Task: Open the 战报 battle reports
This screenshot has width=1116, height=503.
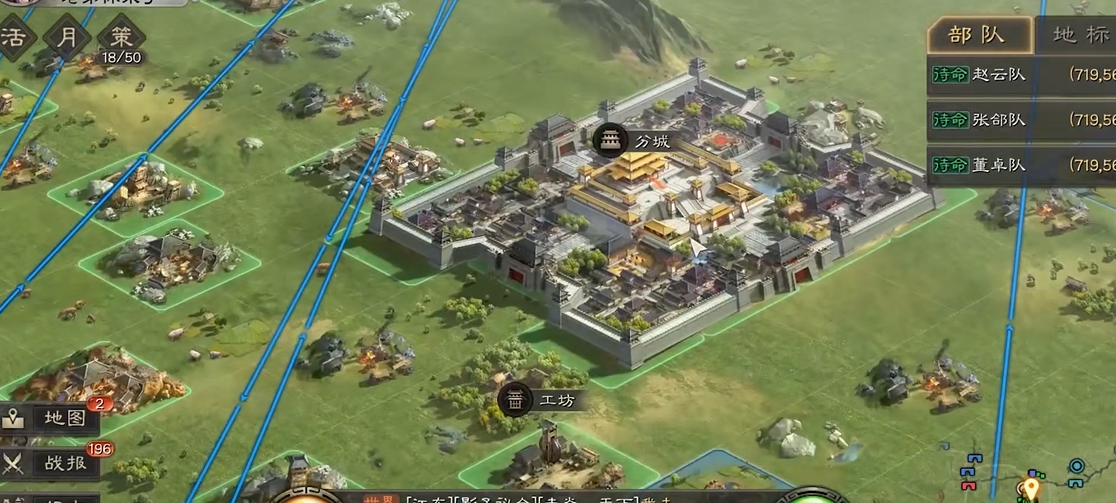Action: click(52, 462)
